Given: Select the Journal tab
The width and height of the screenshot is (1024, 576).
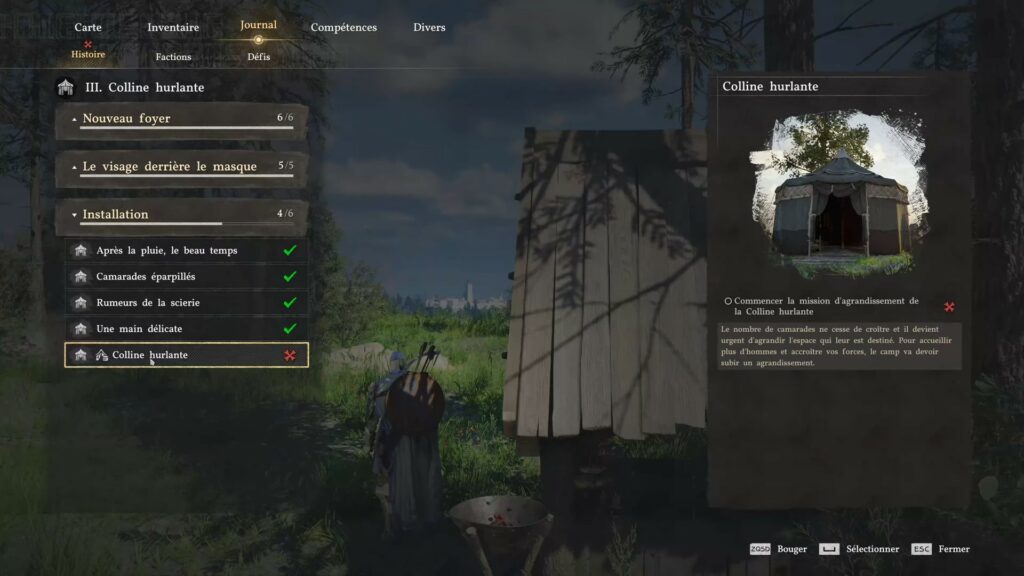Looking at the screenshot, I should tap(258, 26).
